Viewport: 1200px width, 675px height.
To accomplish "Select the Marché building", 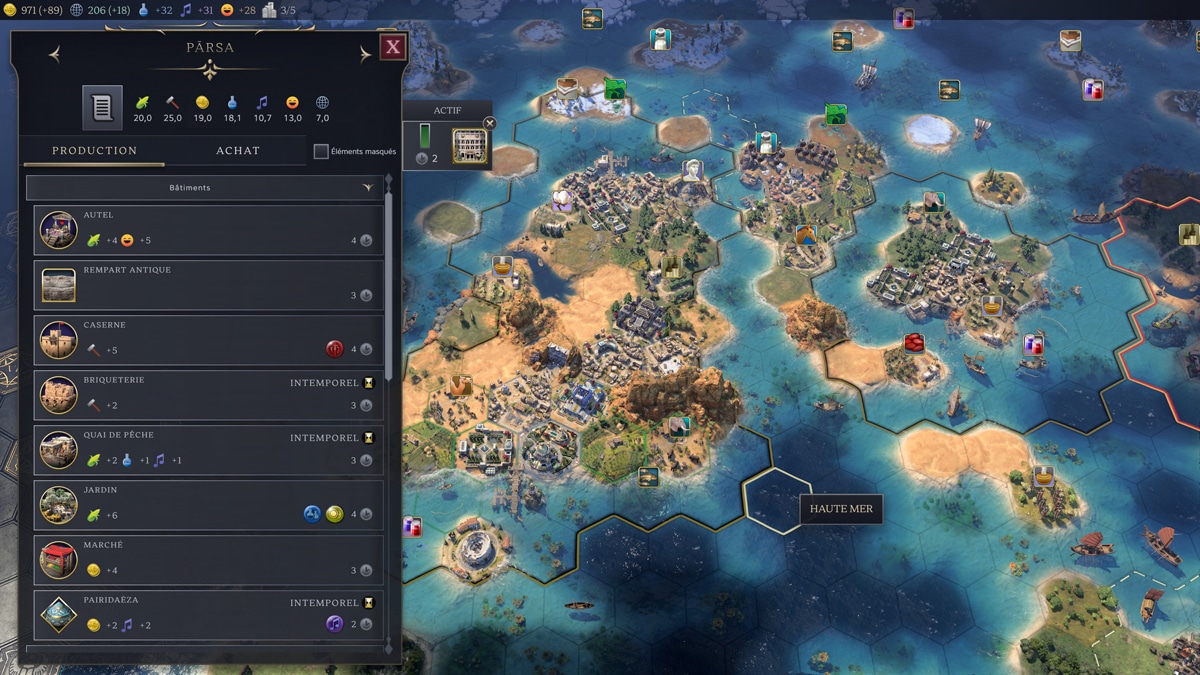I will coord(208,560).
